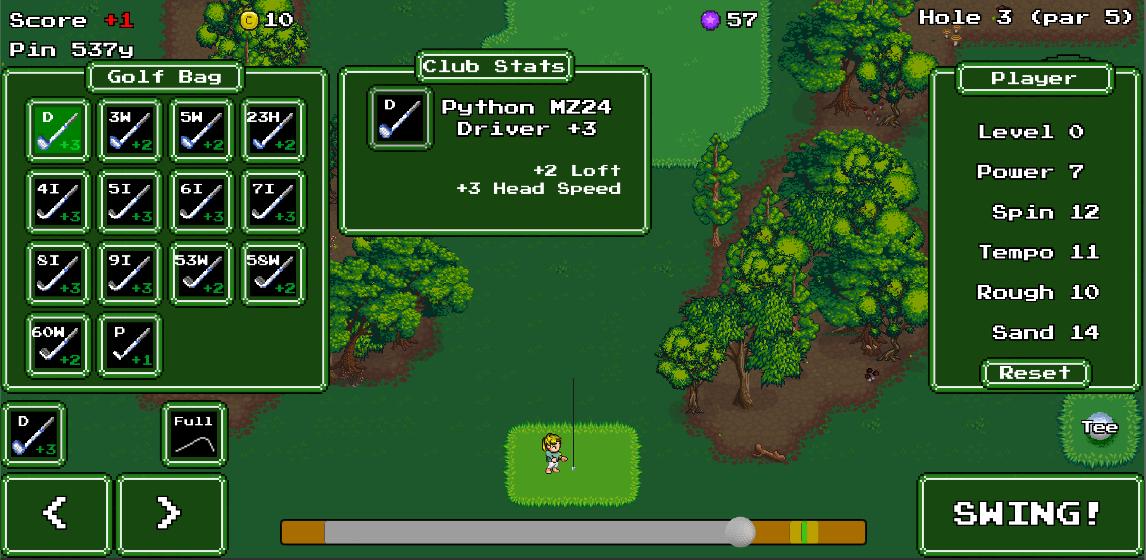Pick the 9I iron club

point(129,274)
